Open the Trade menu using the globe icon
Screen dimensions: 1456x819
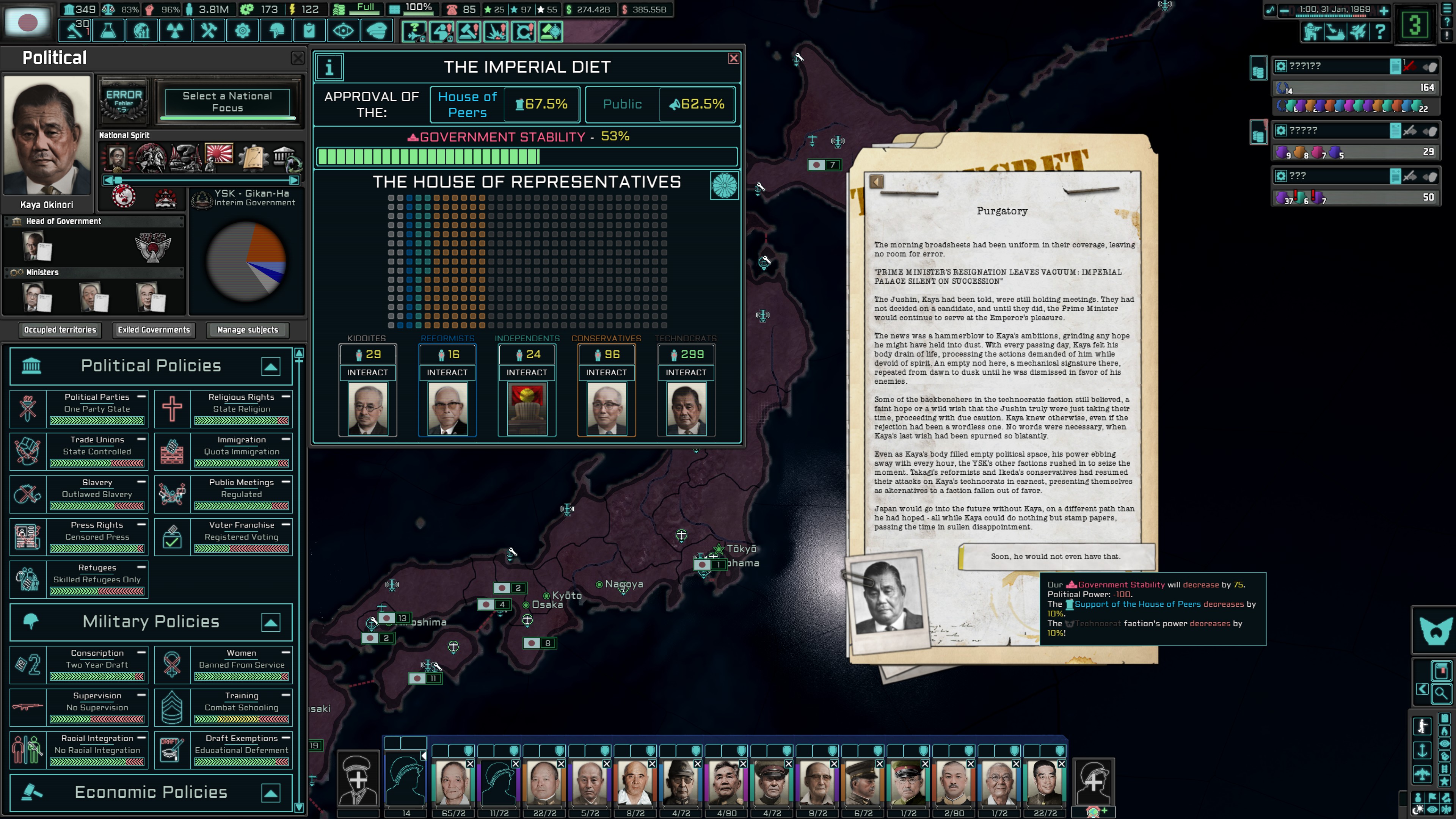[141, 30]
